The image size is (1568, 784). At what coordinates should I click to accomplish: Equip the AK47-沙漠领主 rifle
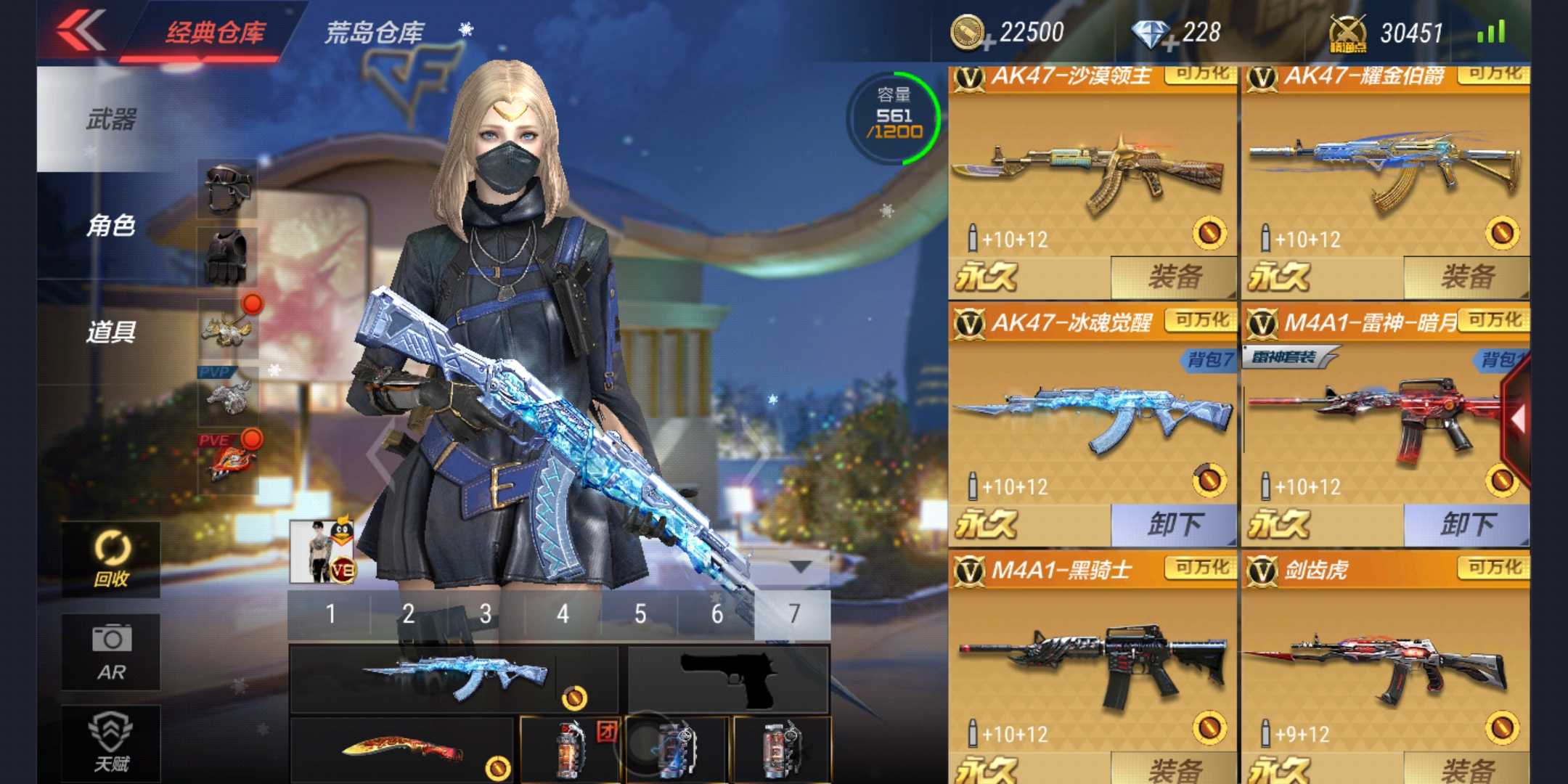pyautogui.click(x=1174, y=277)
